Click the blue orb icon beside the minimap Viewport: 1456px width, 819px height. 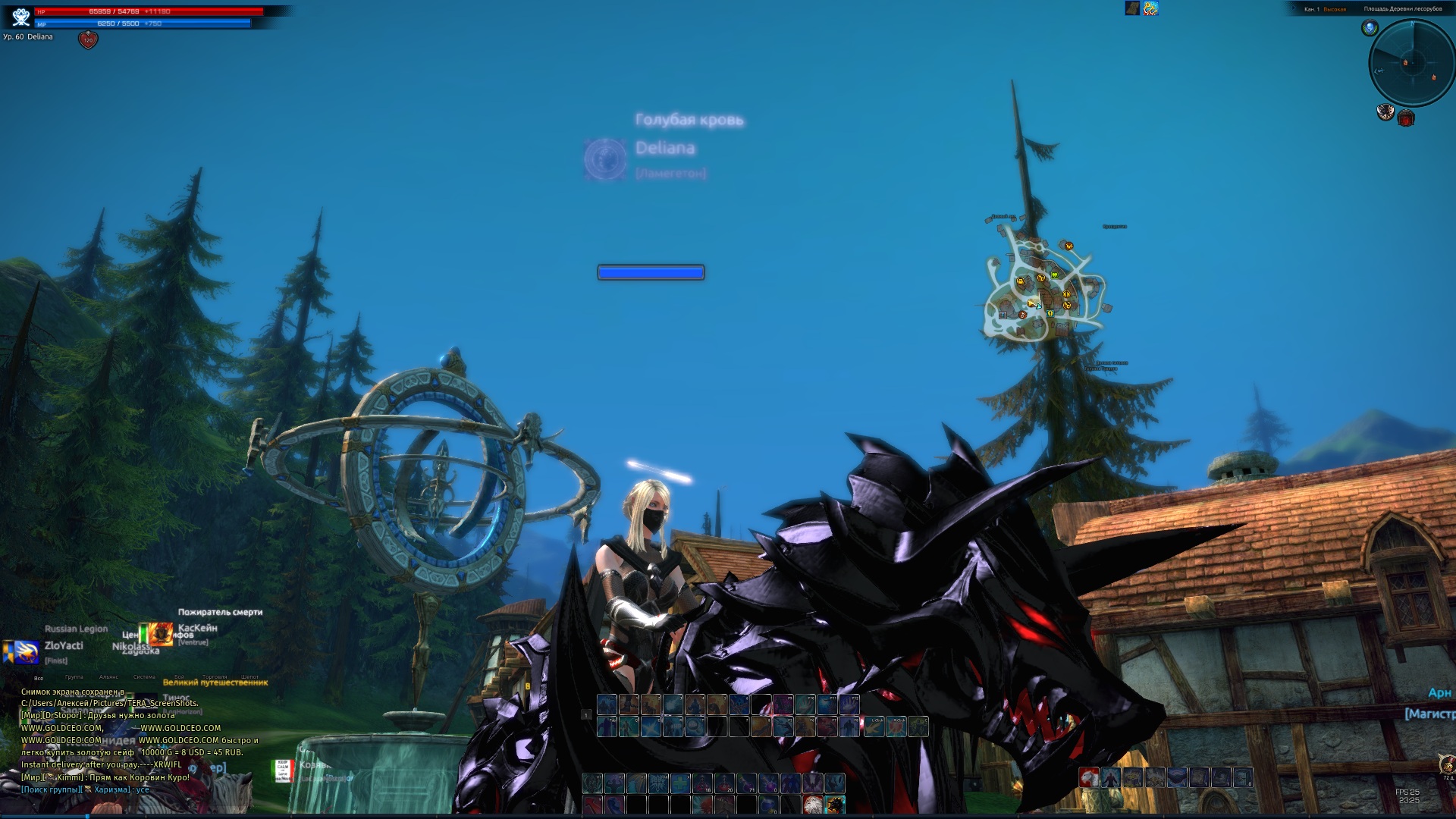[1370, 29]
